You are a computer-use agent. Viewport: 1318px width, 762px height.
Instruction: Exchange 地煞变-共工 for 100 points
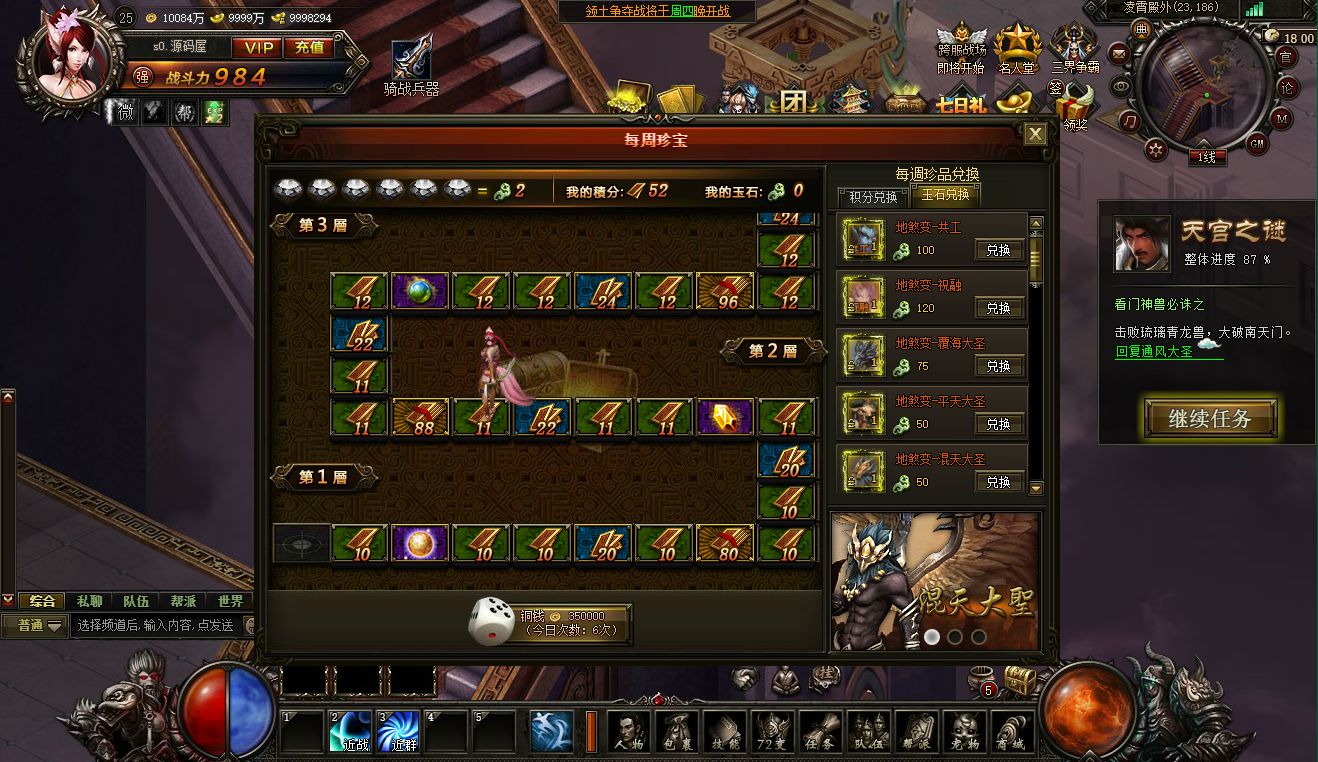[x=999, y=250]
